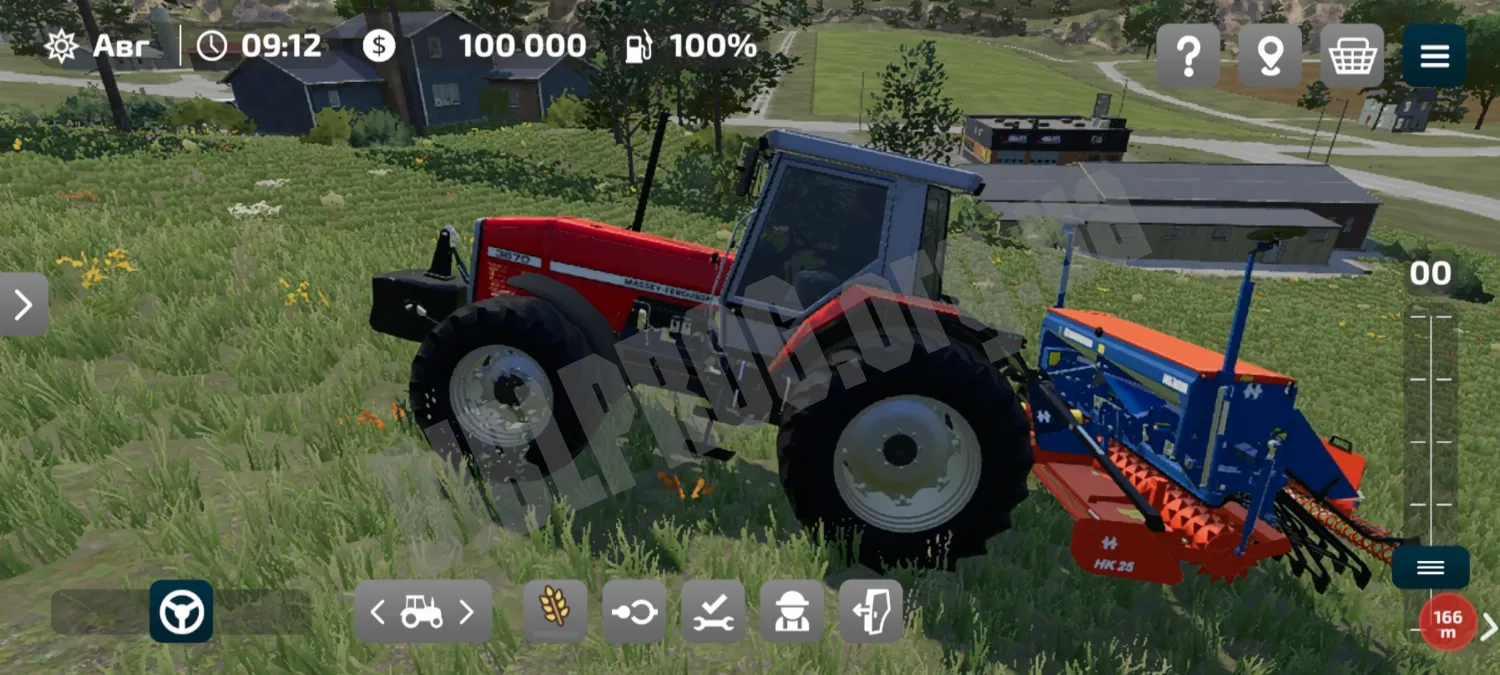The image size is (1500, 675).
Task: Open the help question mark button
Action: [x=1188, y=56]
